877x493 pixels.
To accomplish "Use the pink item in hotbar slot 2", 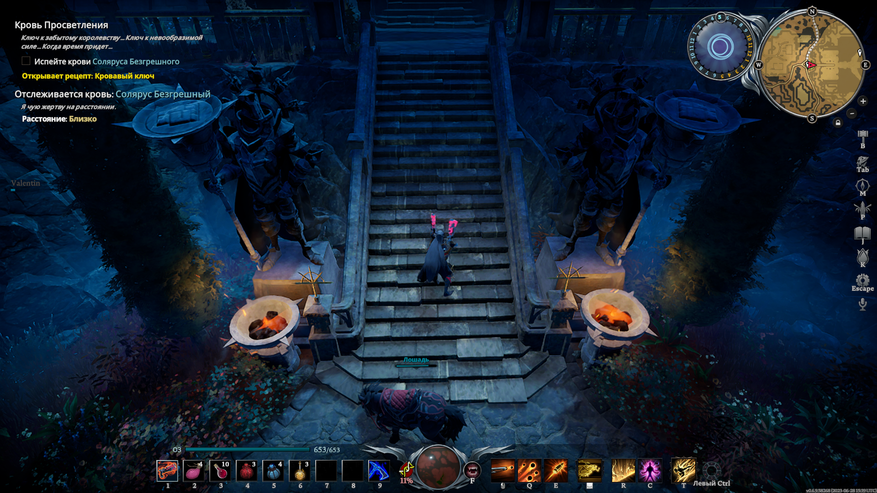I will [194, 470].
